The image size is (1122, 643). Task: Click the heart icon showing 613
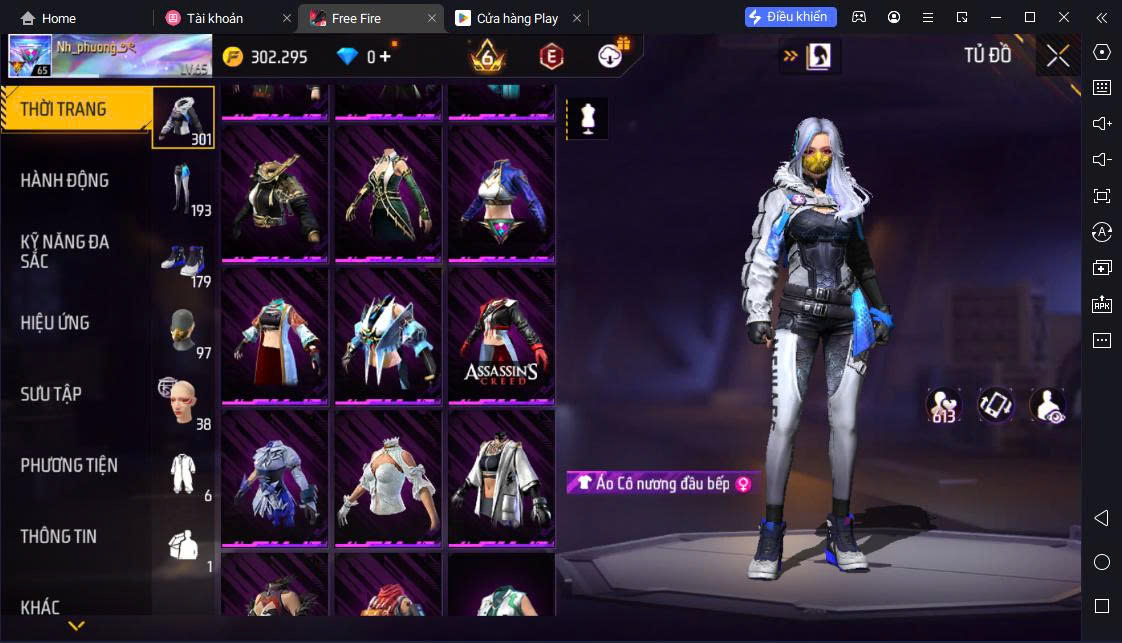[942, 404]
